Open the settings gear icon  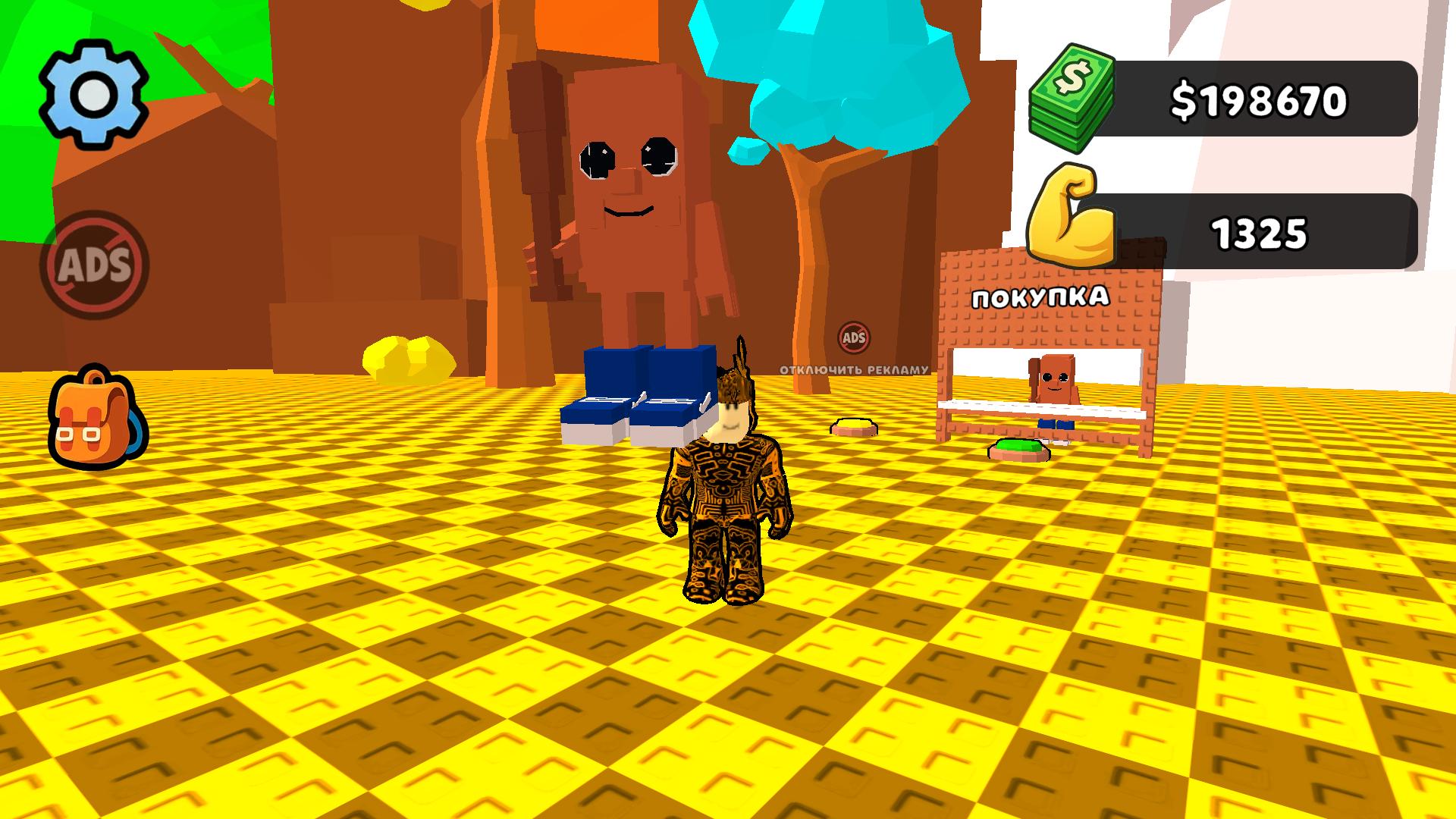(93, 93)
